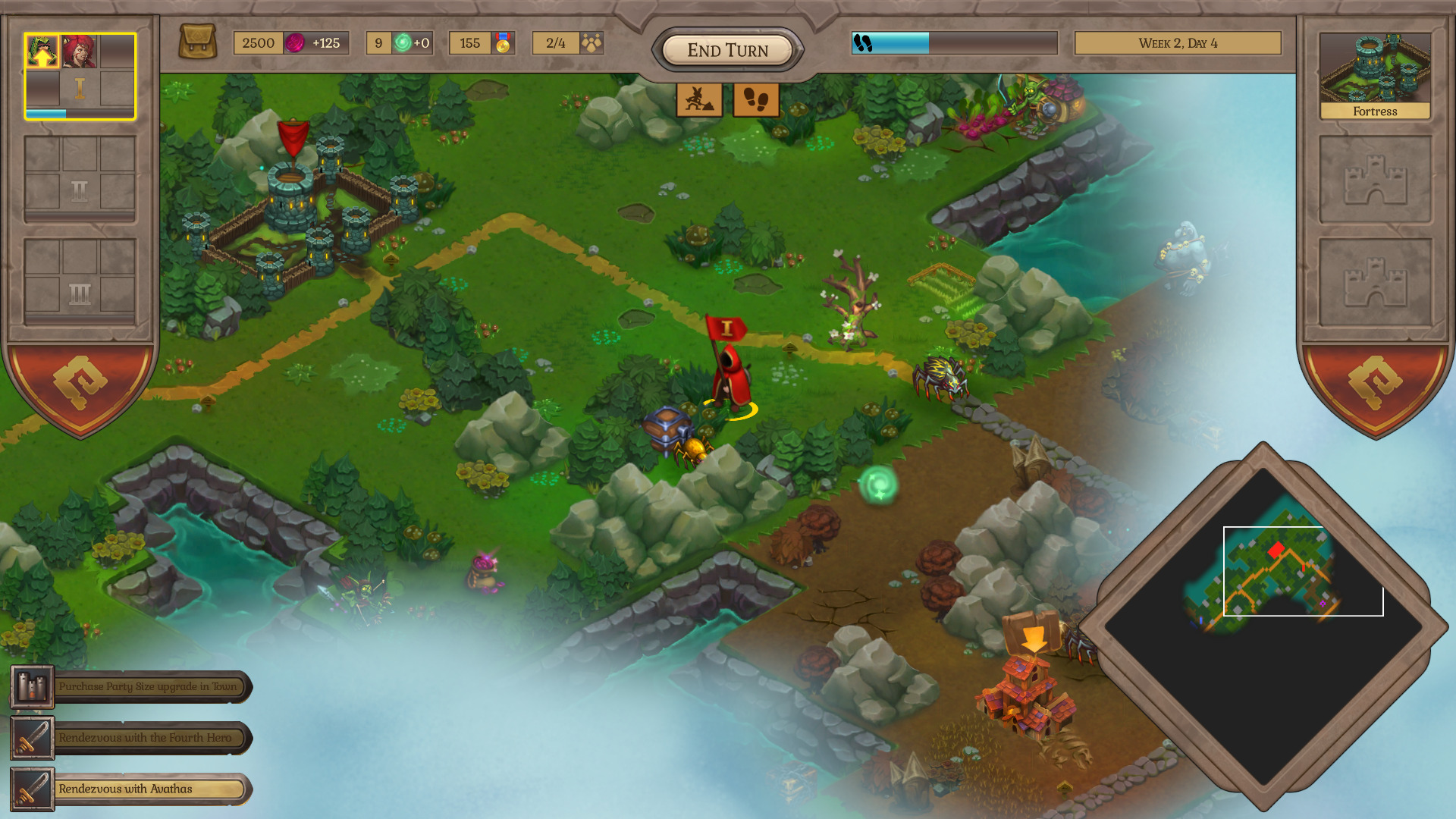The image size is (1456, 819).
Task: Click the green mana orb icon
Action: pyautogui.click(x=403, y=43)
